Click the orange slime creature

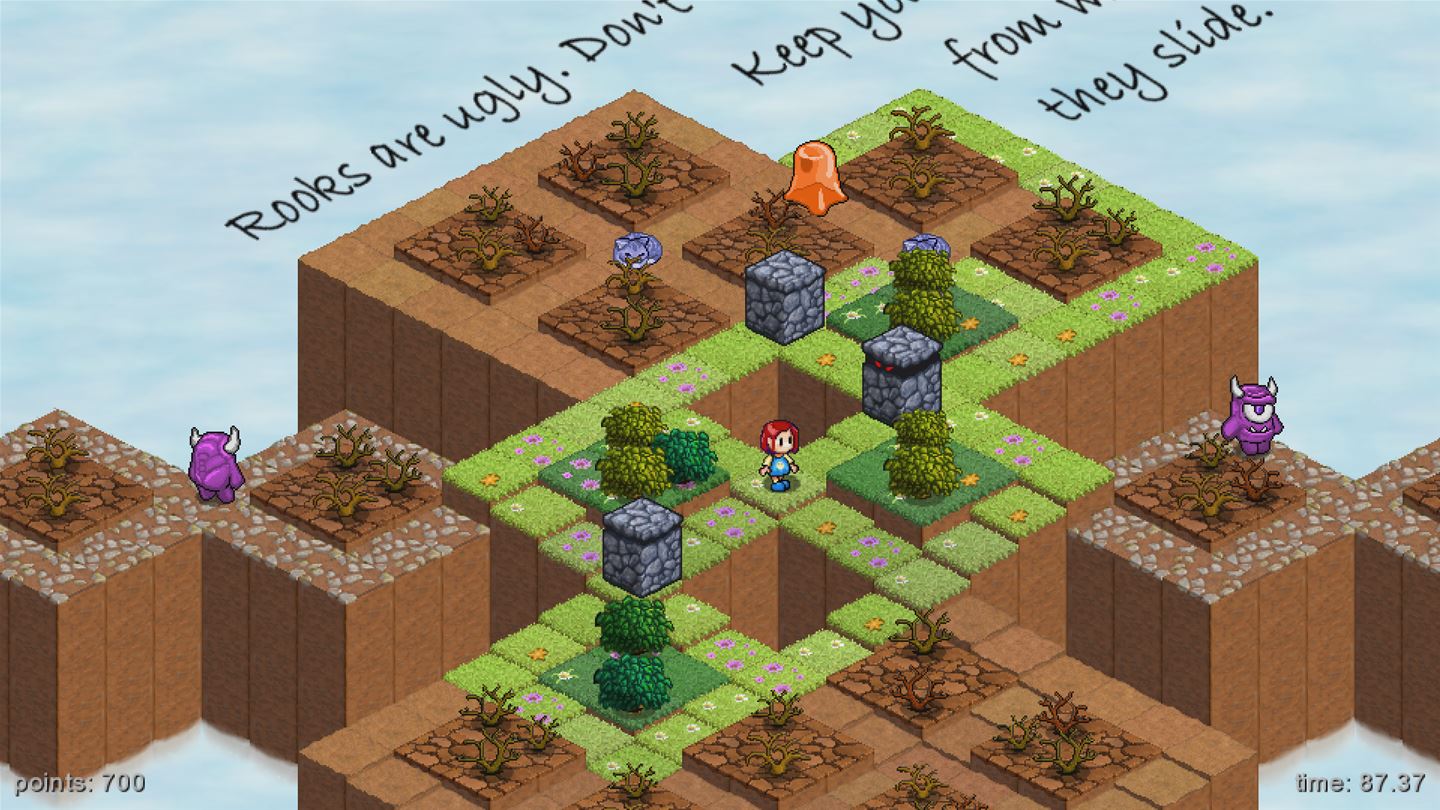815,180
